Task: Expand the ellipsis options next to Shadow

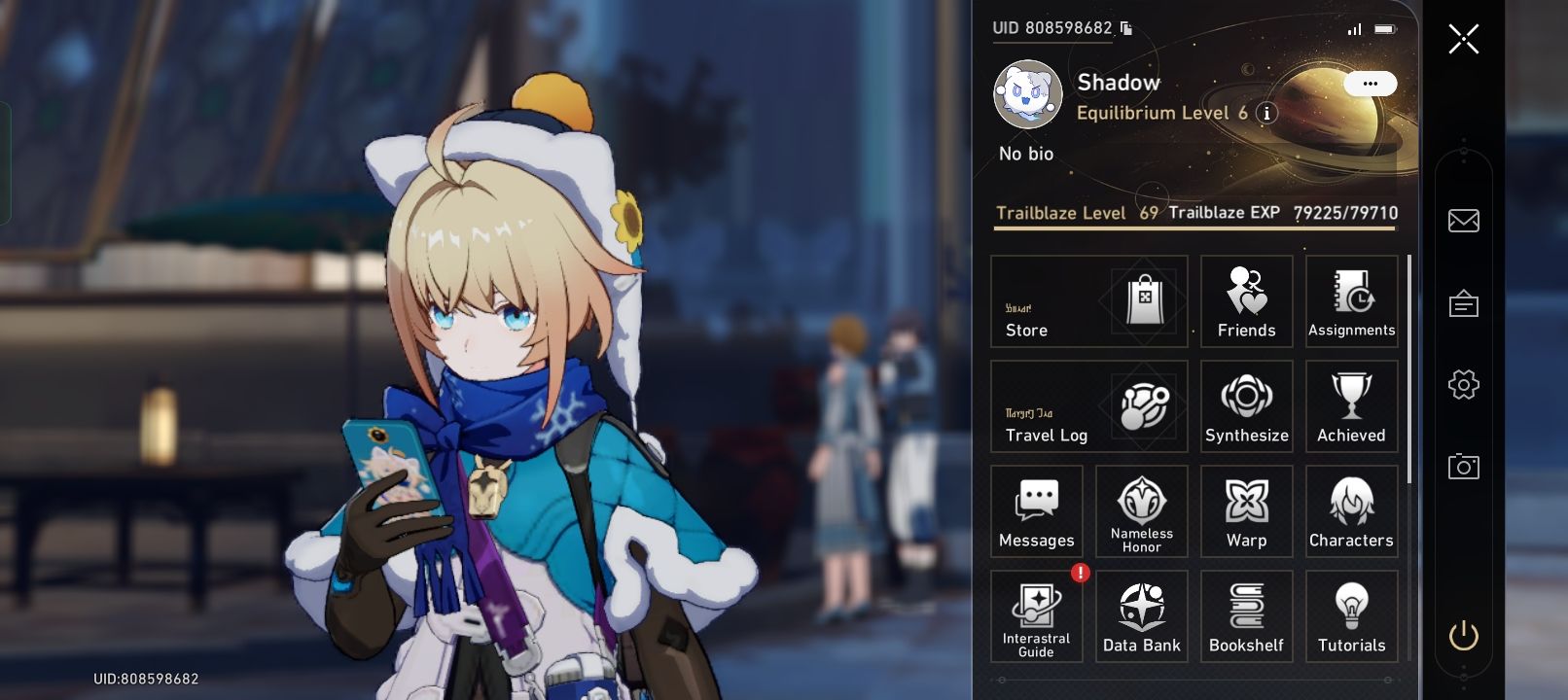Action: click(1371, 85)
